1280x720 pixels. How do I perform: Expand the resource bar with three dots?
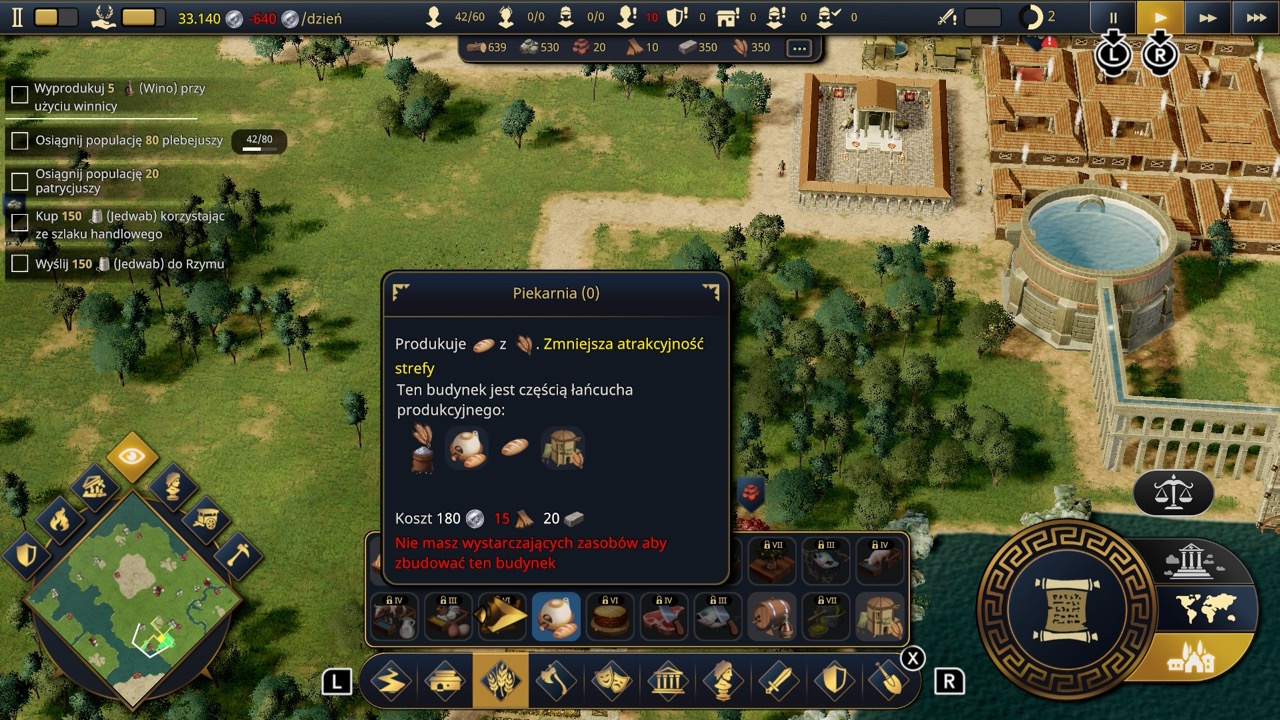coord(798,48)
